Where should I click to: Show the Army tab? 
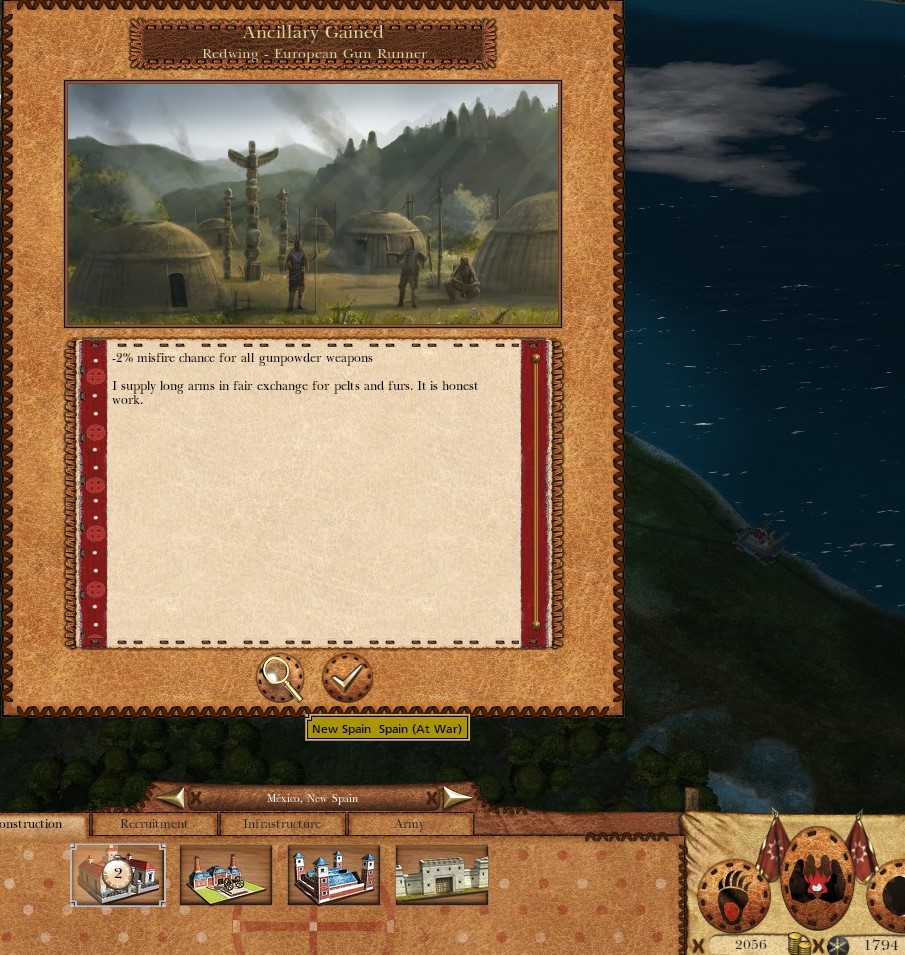pos(409,824)
